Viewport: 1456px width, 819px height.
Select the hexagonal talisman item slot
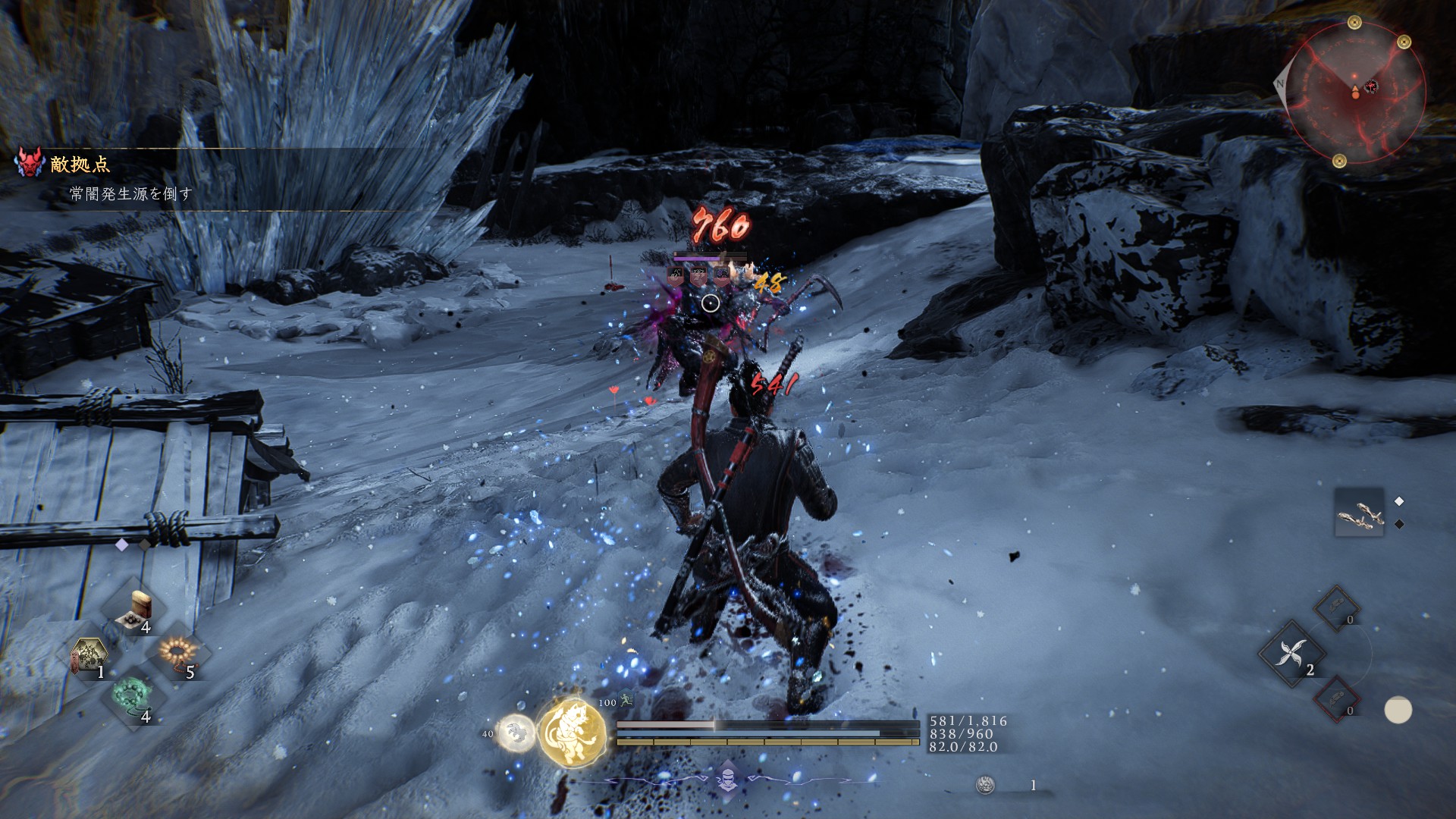(x=89, y=654)
